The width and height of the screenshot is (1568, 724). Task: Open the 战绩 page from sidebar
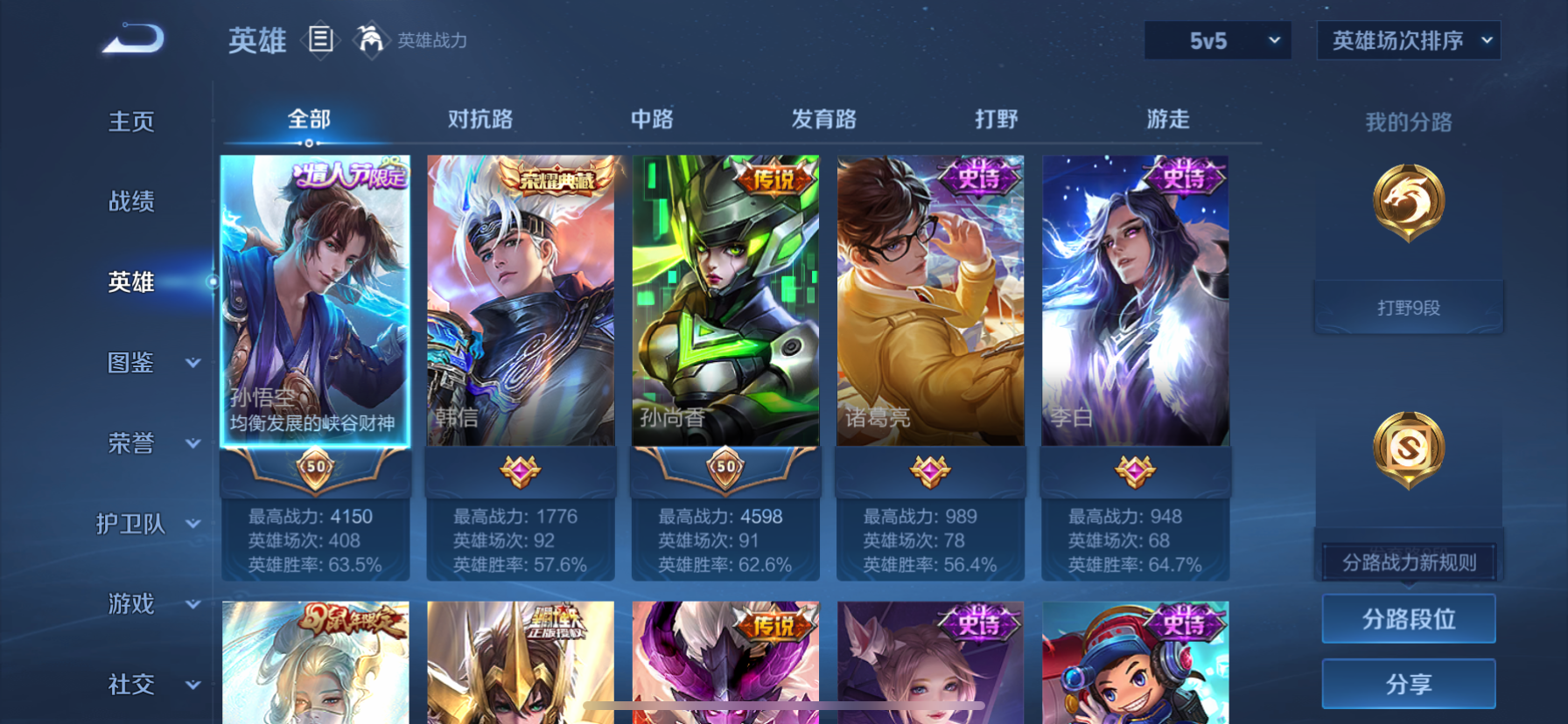[131, 202]
